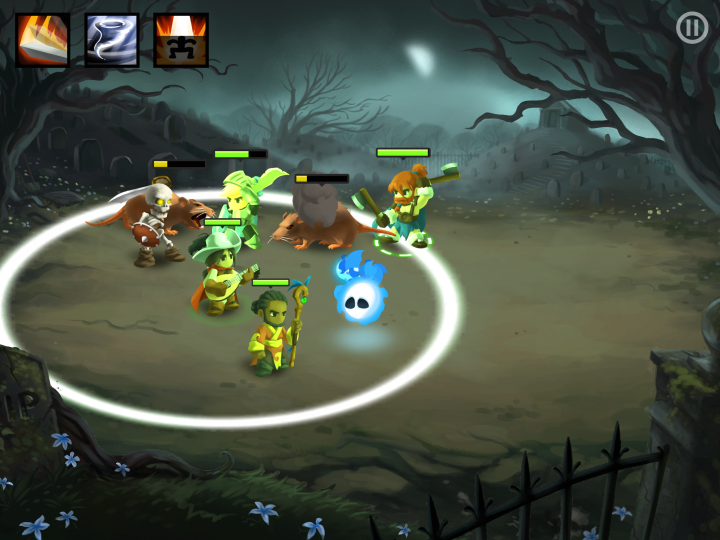Cast the tornado whirlwind ability
Image resolution: width=720 pixels, height=540 pixels.
click(111, 40)
